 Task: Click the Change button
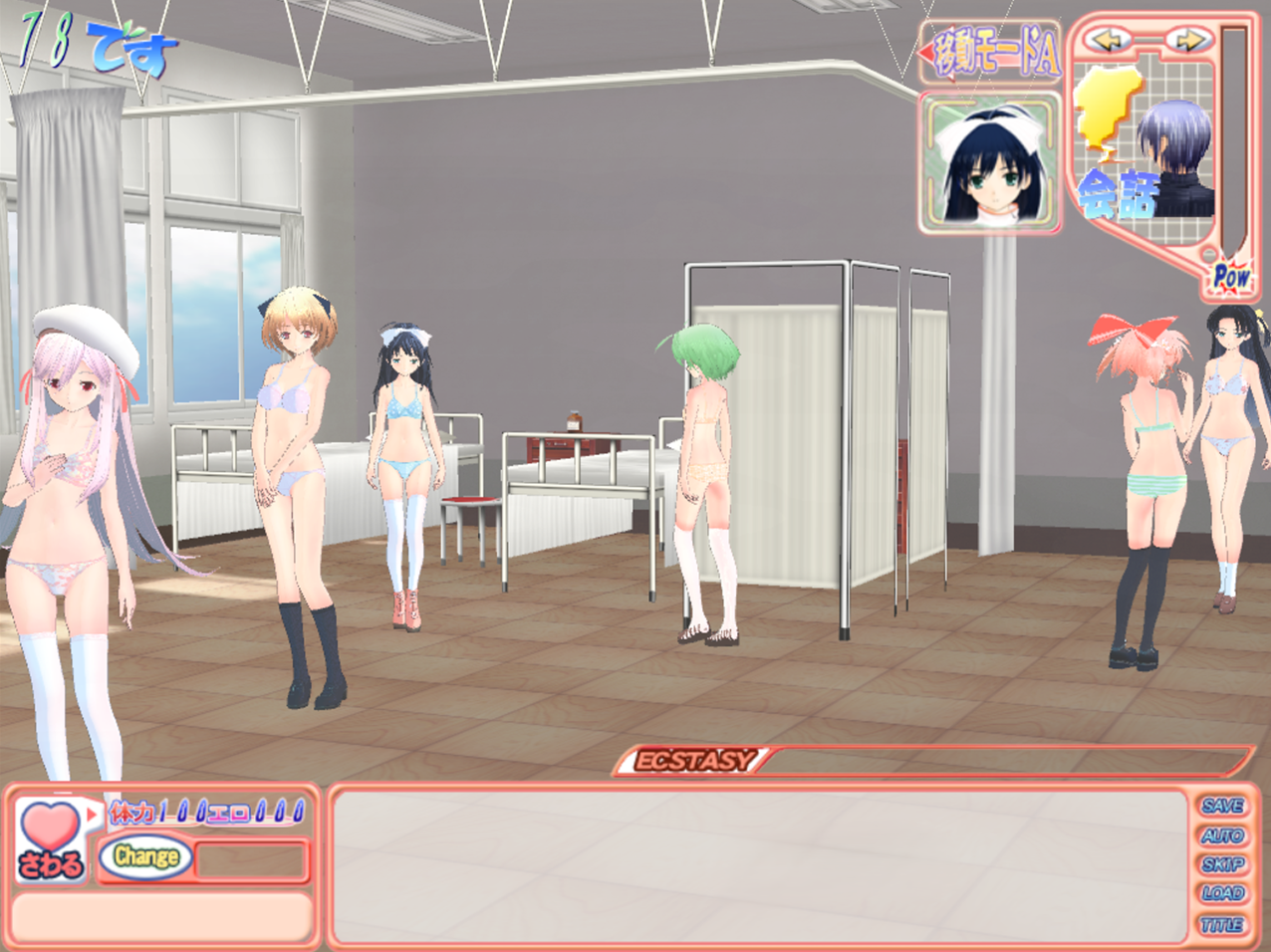[x=145, y=856]
